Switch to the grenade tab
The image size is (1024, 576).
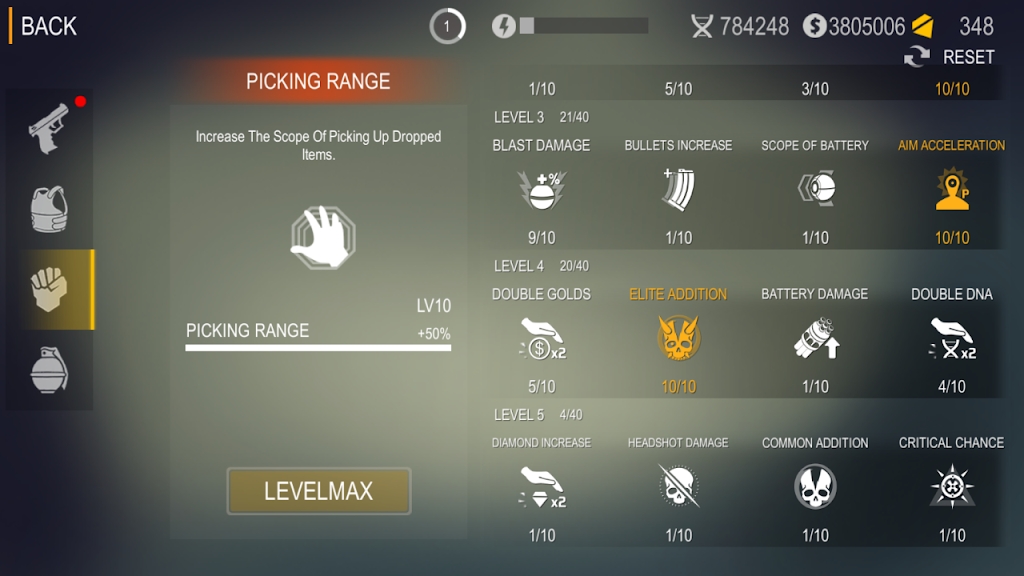49,371
